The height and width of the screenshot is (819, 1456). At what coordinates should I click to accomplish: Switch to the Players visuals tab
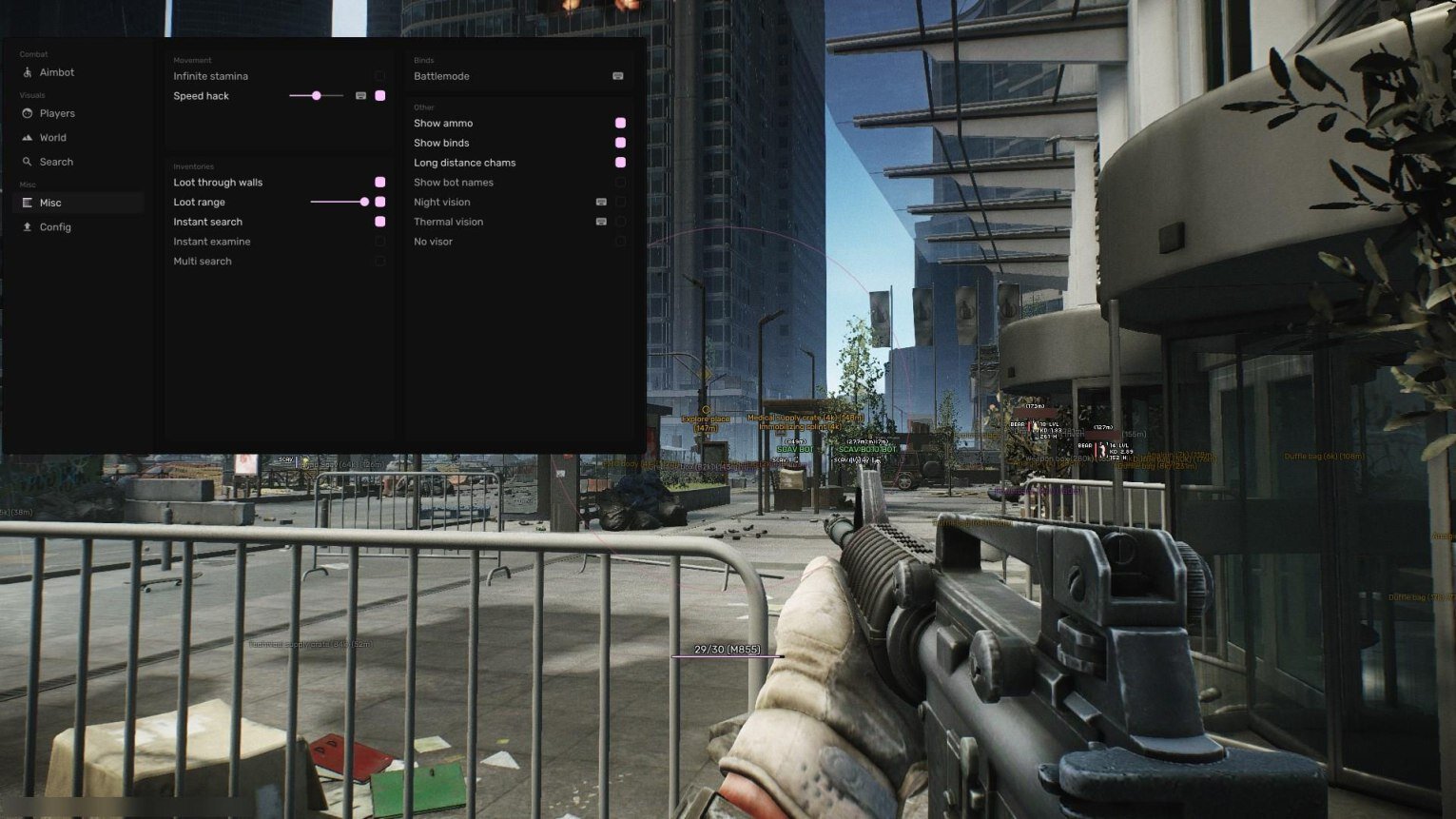(x=56, y=113)
